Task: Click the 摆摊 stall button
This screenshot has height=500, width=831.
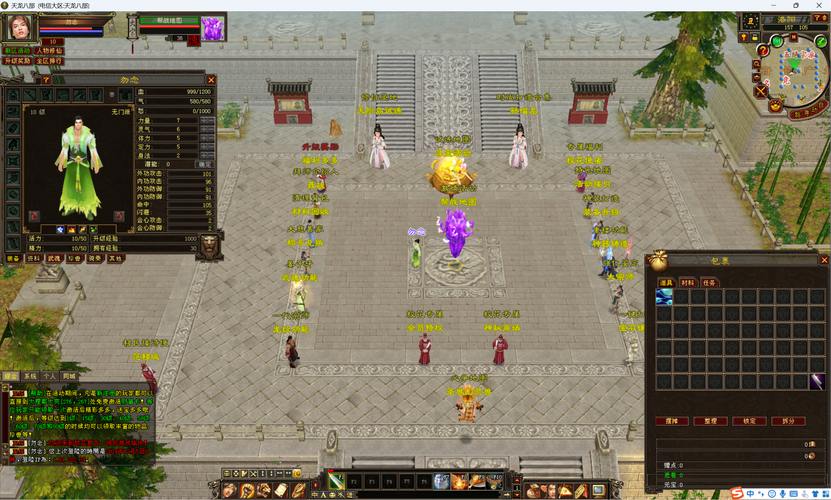Action: coord(674,421)
